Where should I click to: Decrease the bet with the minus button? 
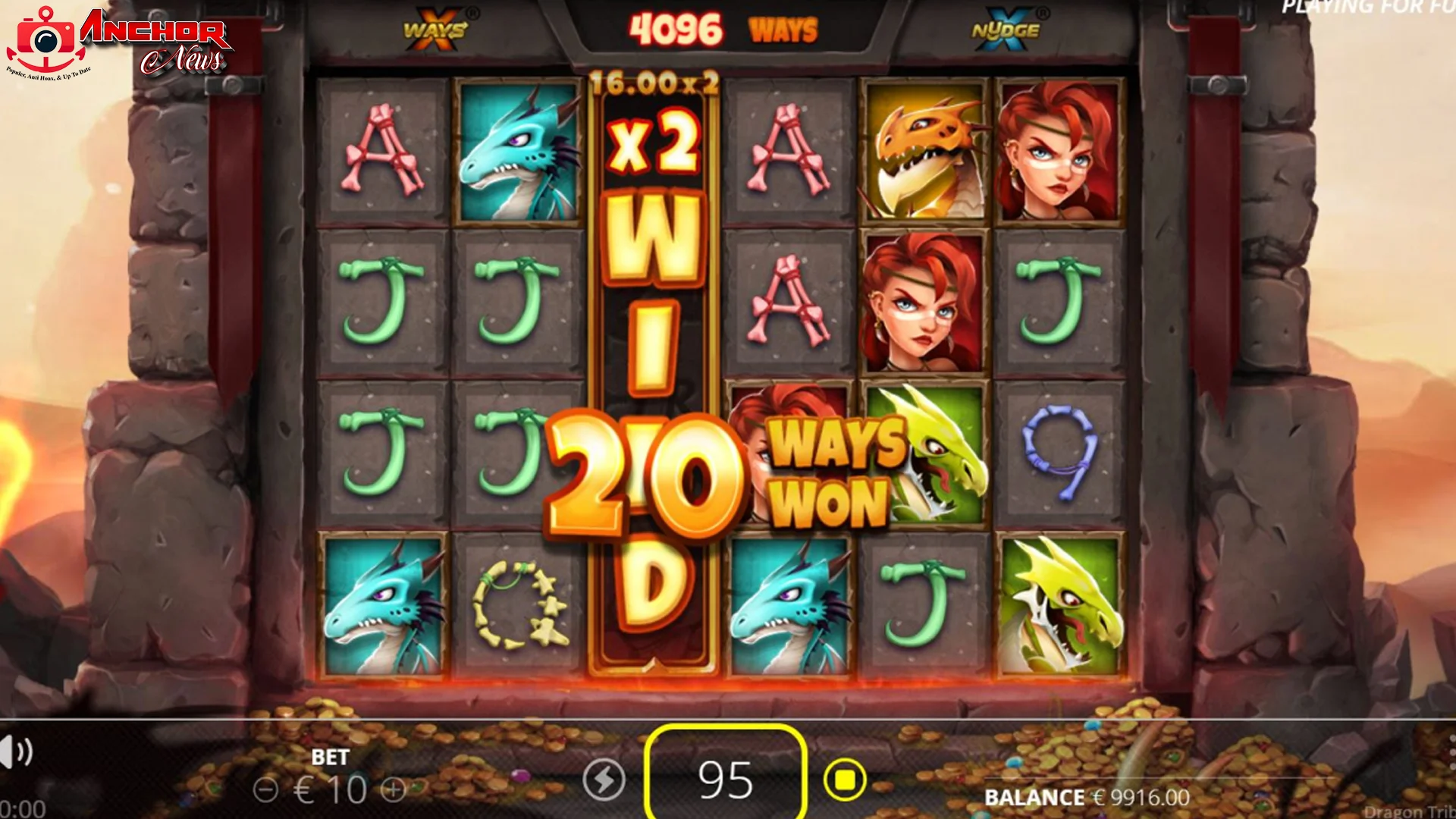pos(265,789)
